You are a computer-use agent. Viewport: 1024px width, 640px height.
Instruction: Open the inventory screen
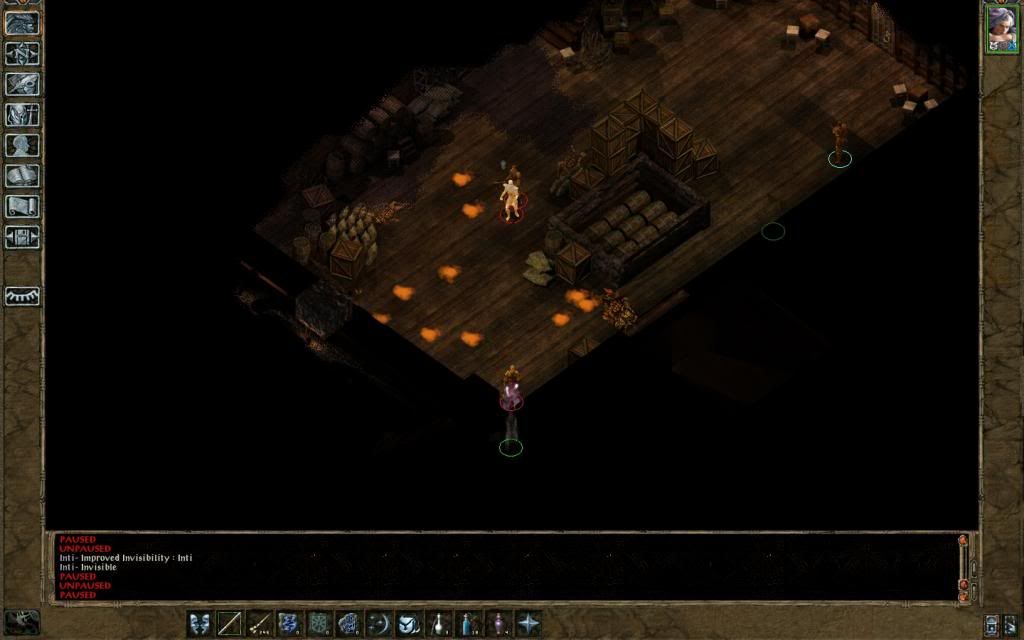point(22,114)
